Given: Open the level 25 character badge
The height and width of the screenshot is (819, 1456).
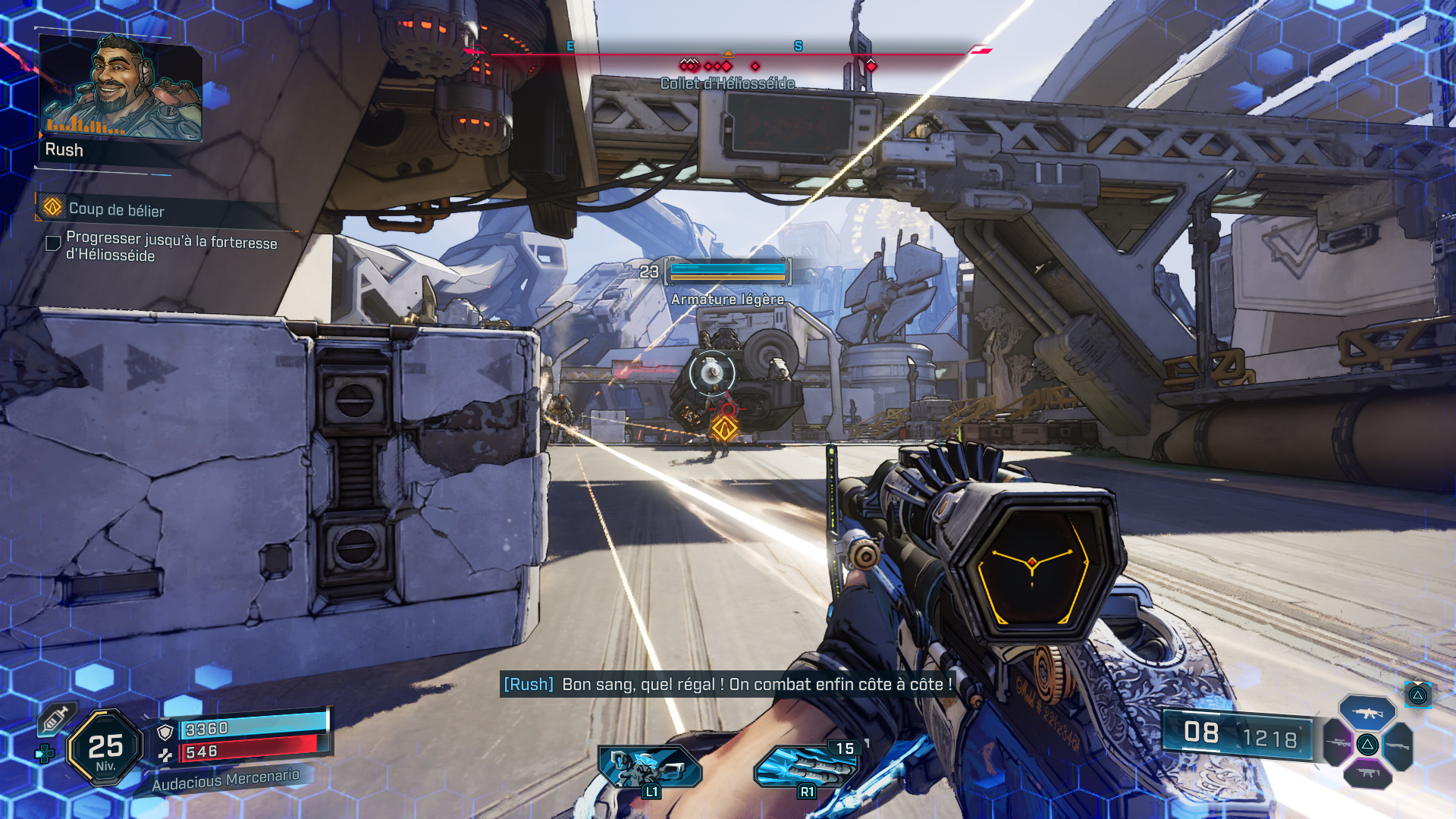Looking at the screenshot, I should click(x=105, y=748).
